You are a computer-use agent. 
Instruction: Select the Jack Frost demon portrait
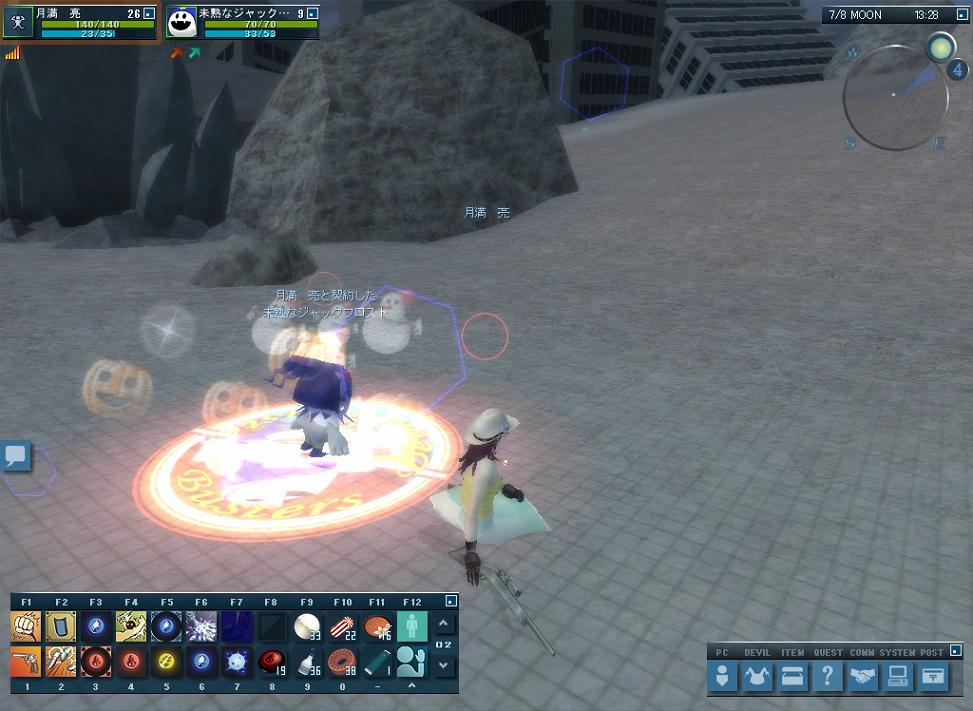point(181,24)
